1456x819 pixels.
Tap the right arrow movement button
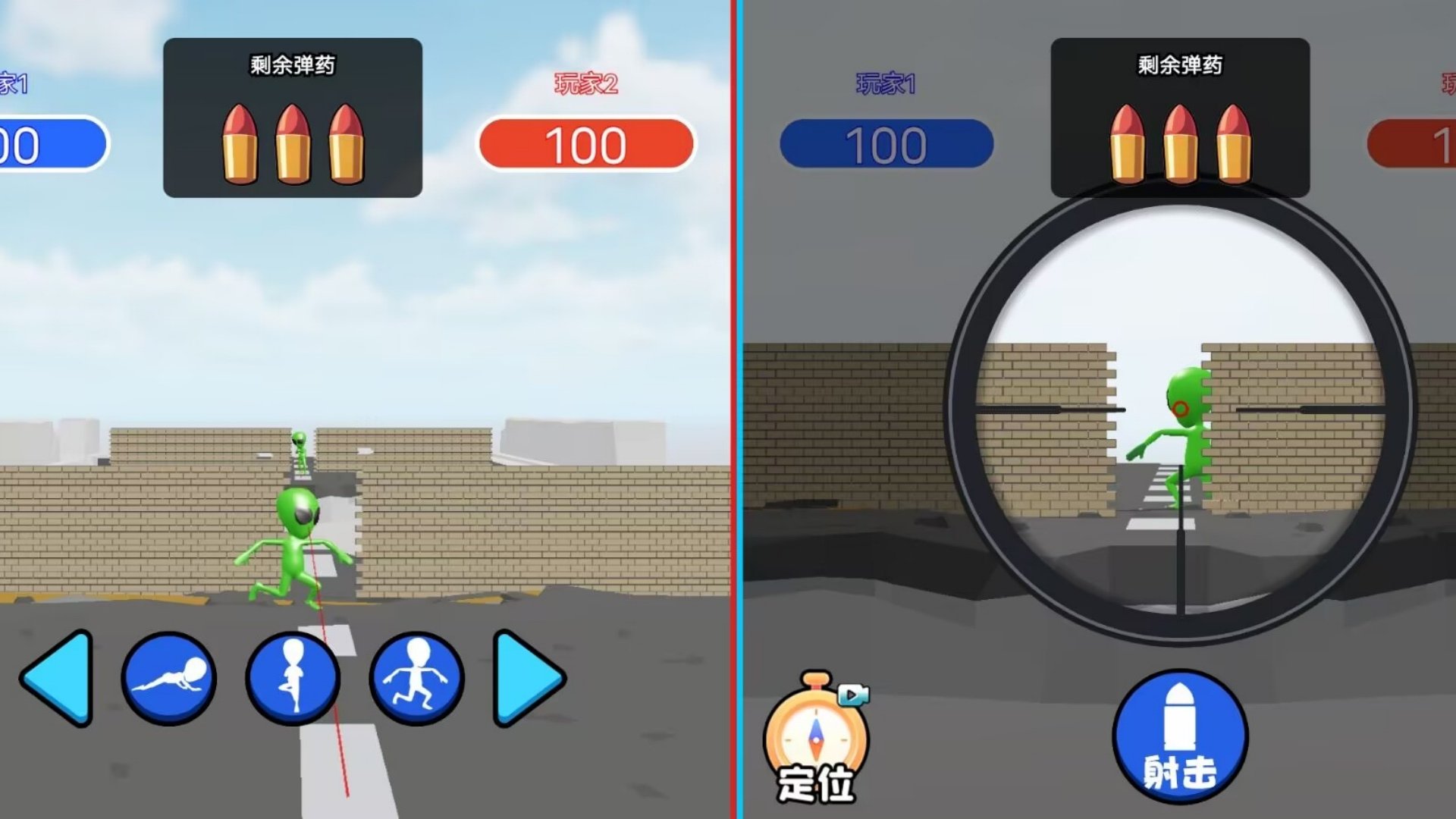(525, 677)
